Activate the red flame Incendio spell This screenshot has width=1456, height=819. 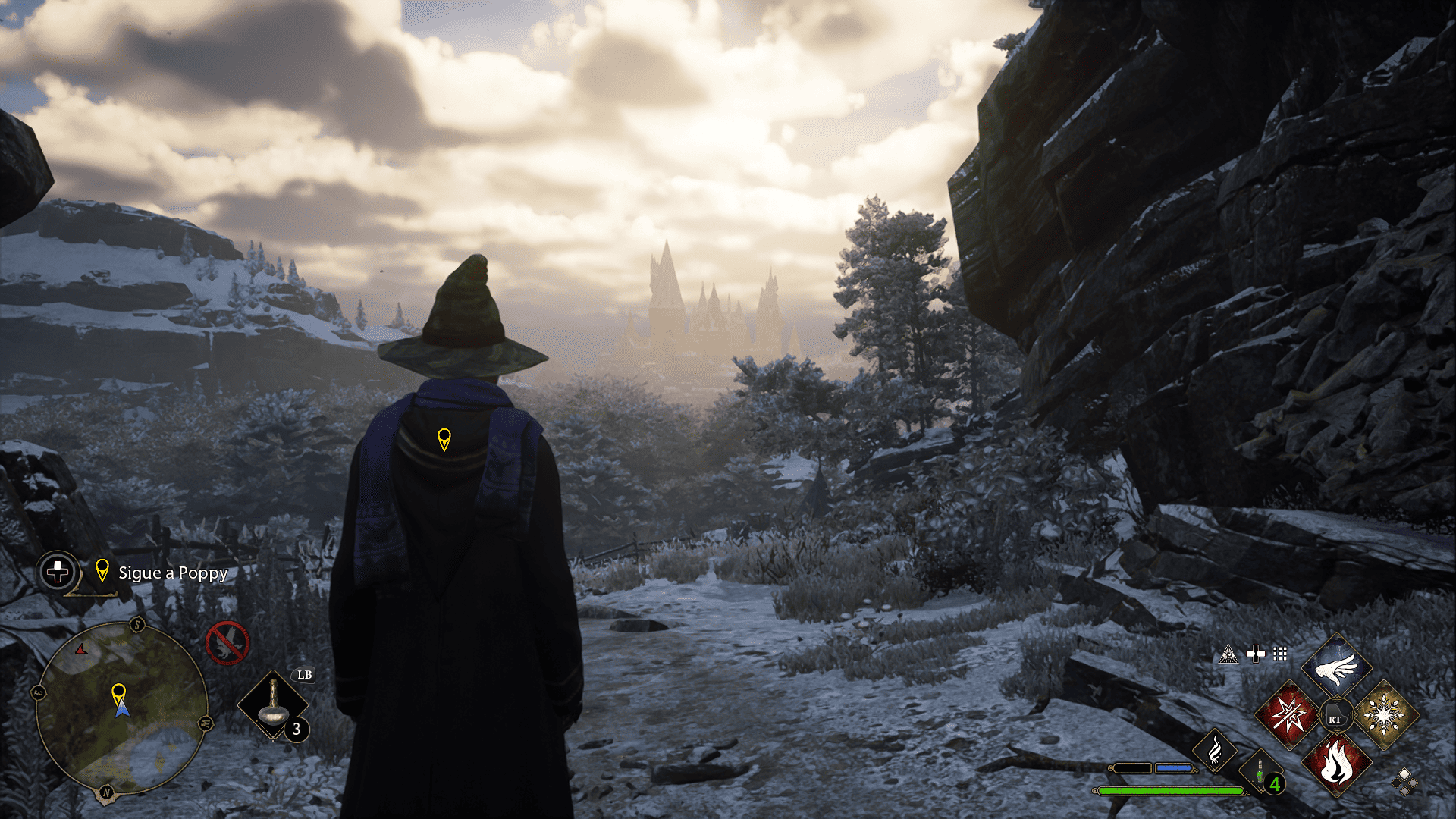(1336, 764)
